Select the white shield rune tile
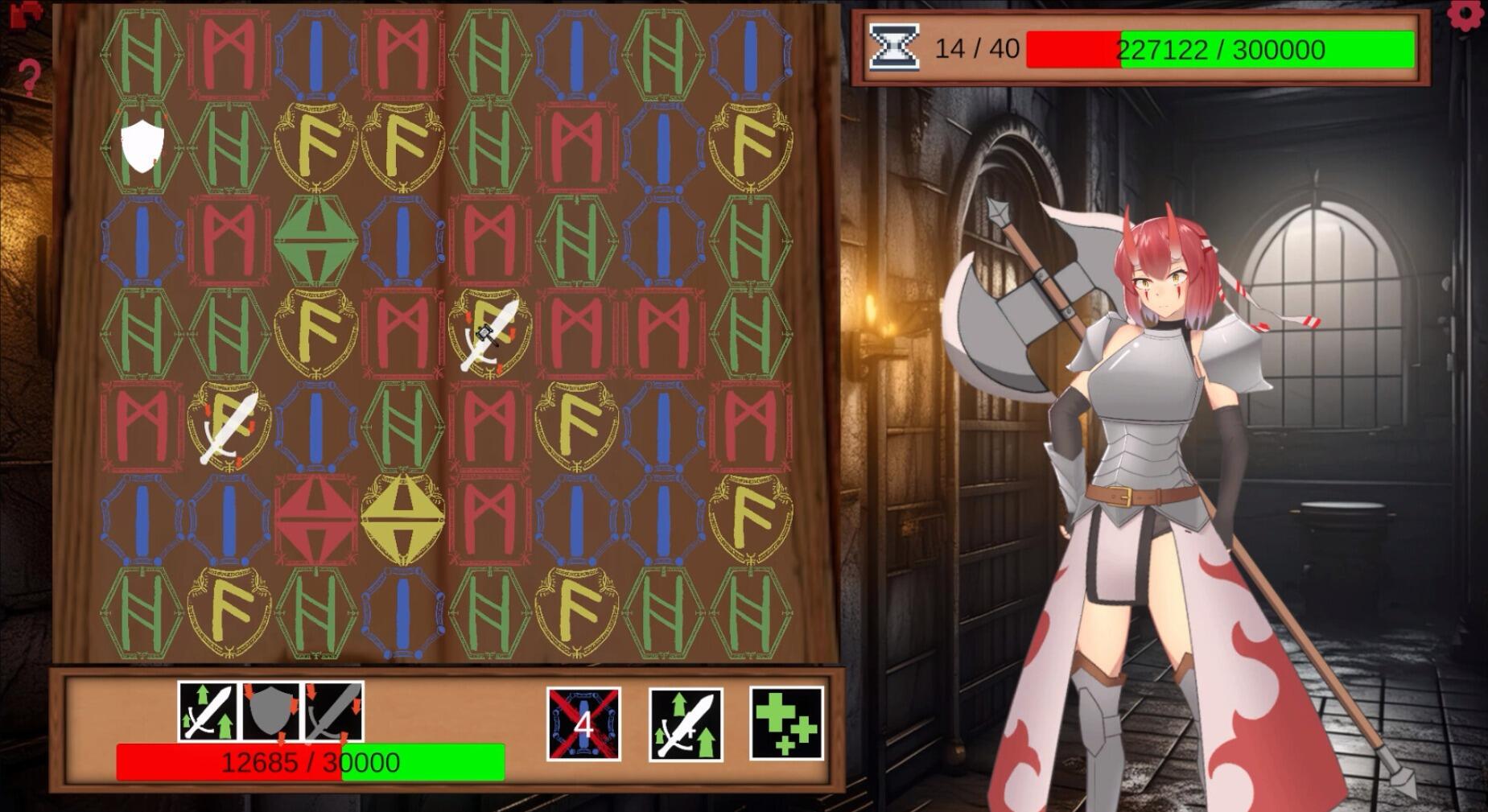Viewport: 1488px width, 812px height. [x=142, y=146]
